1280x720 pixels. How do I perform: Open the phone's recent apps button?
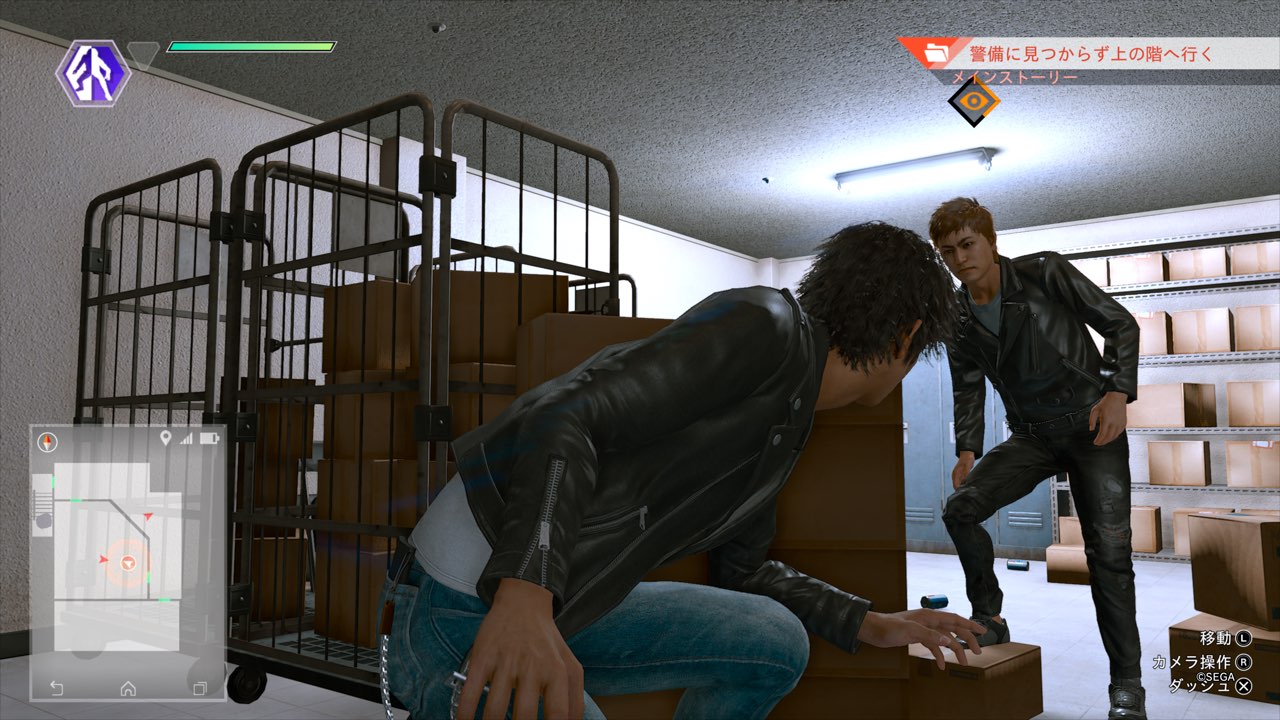pyautogui.click(x=199, y=688)
